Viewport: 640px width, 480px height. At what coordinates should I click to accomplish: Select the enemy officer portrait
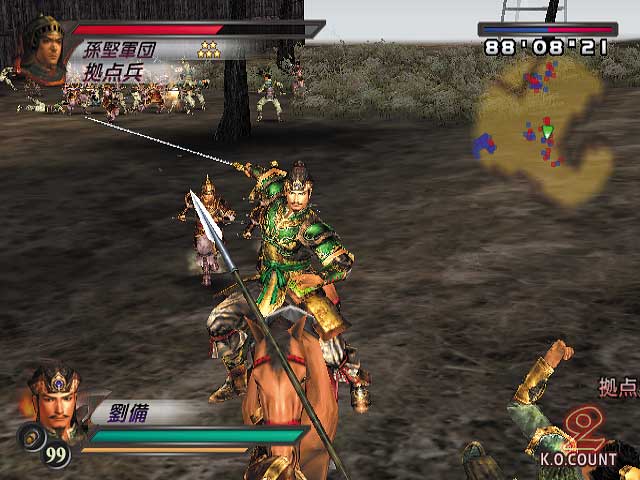click(x=43, y=48)
